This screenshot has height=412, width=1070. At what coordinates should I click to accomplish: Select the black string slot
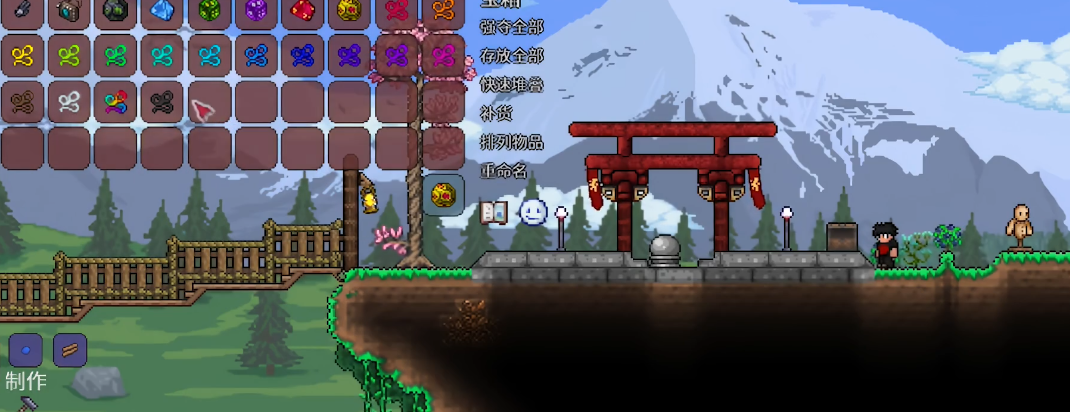pos(162,101)
